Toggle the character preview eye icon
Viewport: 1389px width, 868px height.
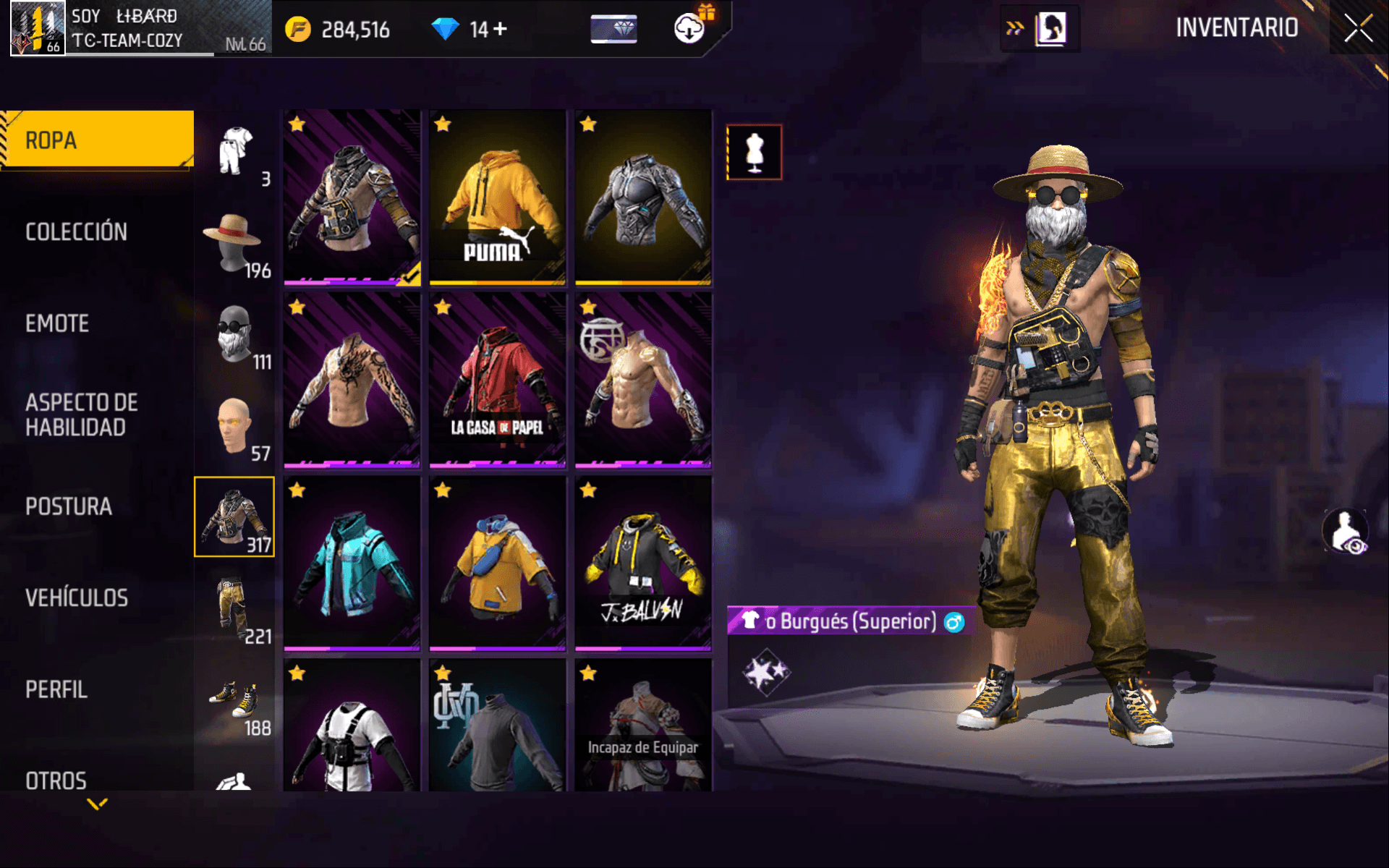[x=1346, y=532]
